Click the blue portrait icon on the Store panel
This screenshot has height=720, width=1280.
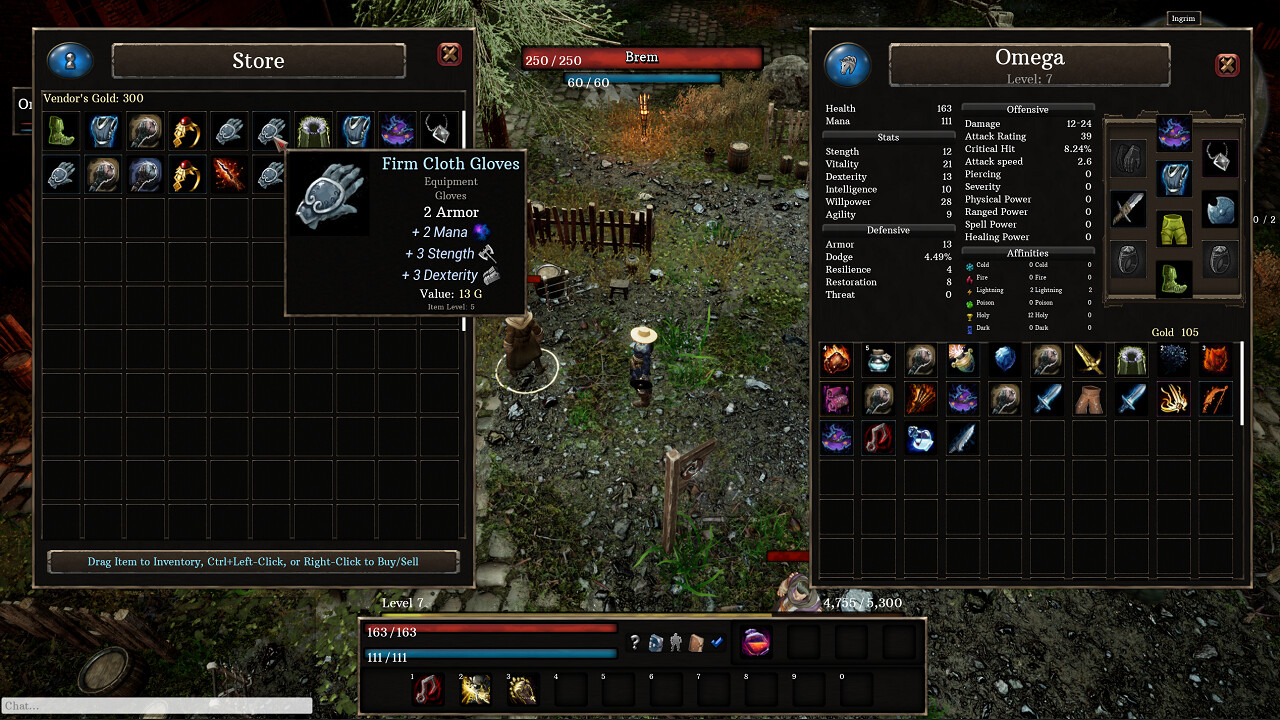point(68,60)
